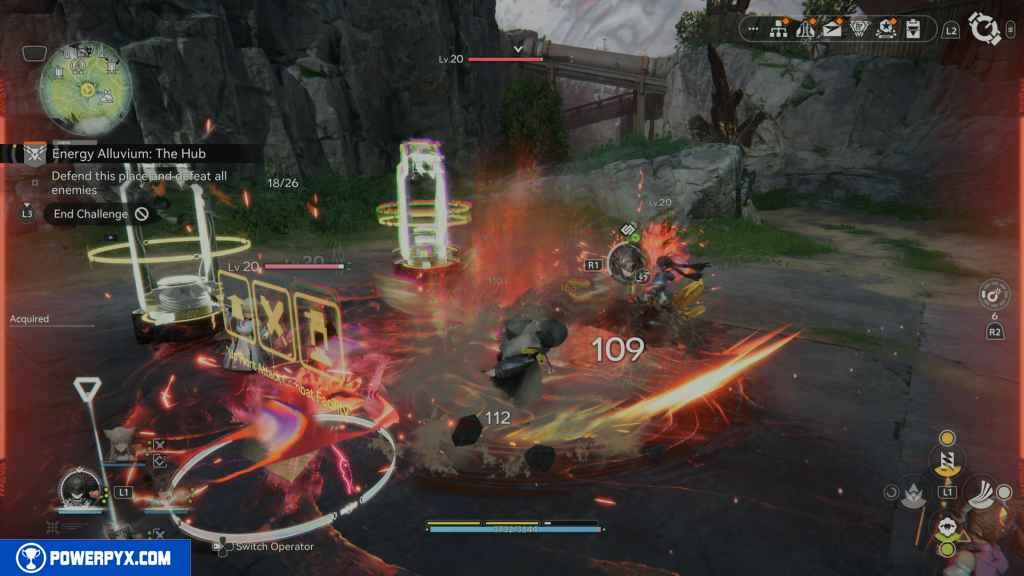Click the circular ring icon at top right
Image resolution: width=1024 pixels, height=576 pixels.
coord(985,30)
